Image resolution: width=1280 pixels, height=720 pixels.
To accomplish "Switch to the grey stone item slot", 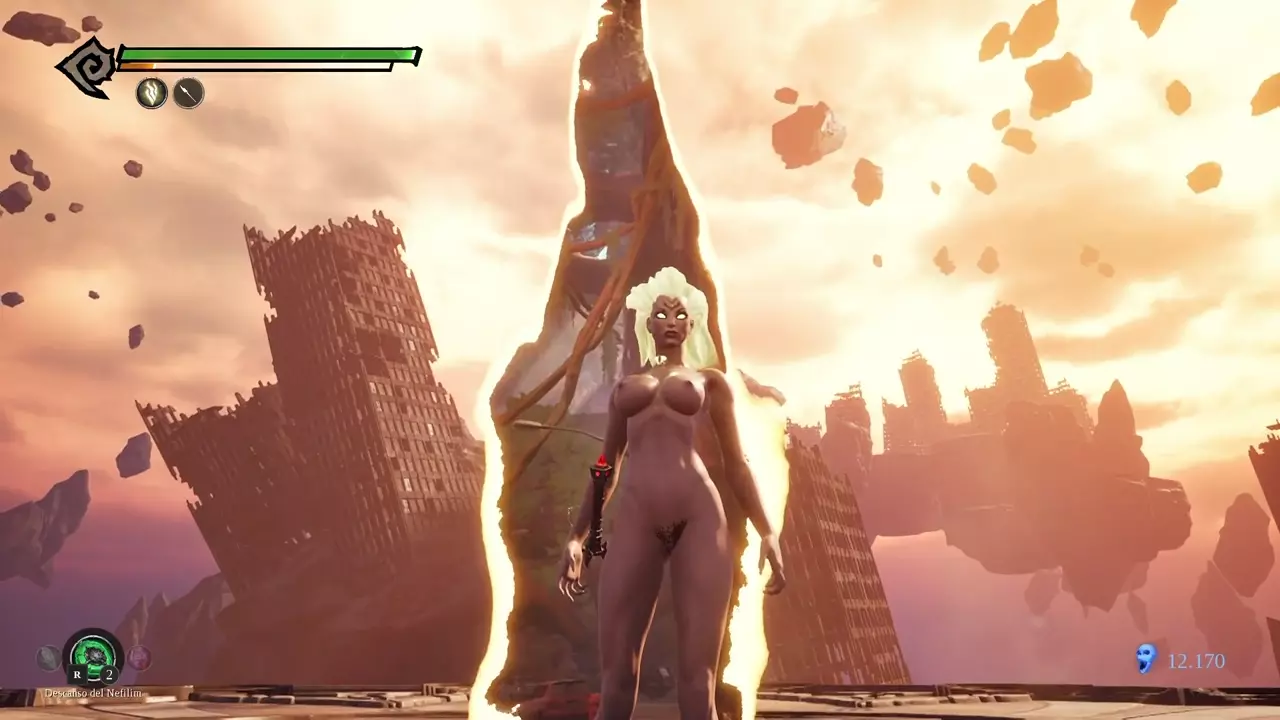I will [49, 657].
